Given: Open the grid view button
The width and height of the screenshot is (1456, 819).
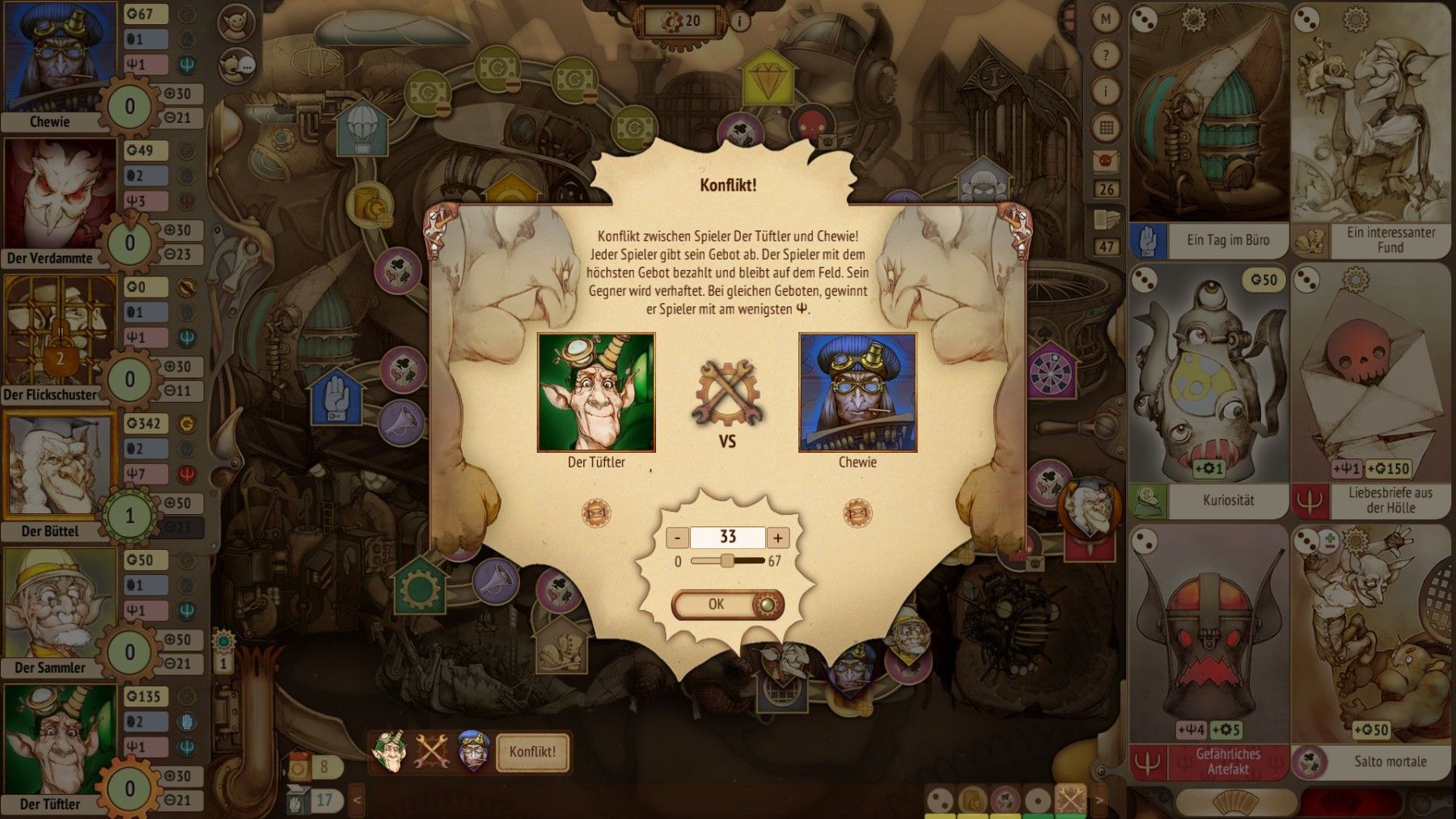Looking at the screenshot, I should tap(1106, 127).
